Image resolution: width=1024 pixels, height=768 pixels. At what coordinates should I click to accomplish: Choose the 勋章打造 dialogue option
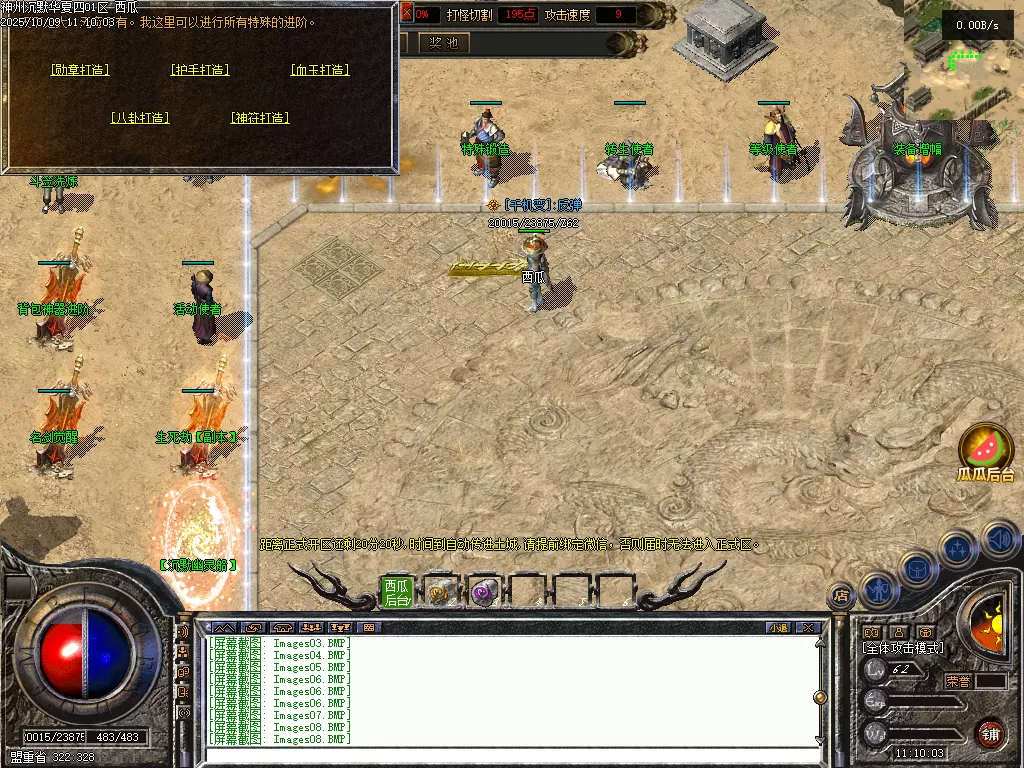coord(80,70)
